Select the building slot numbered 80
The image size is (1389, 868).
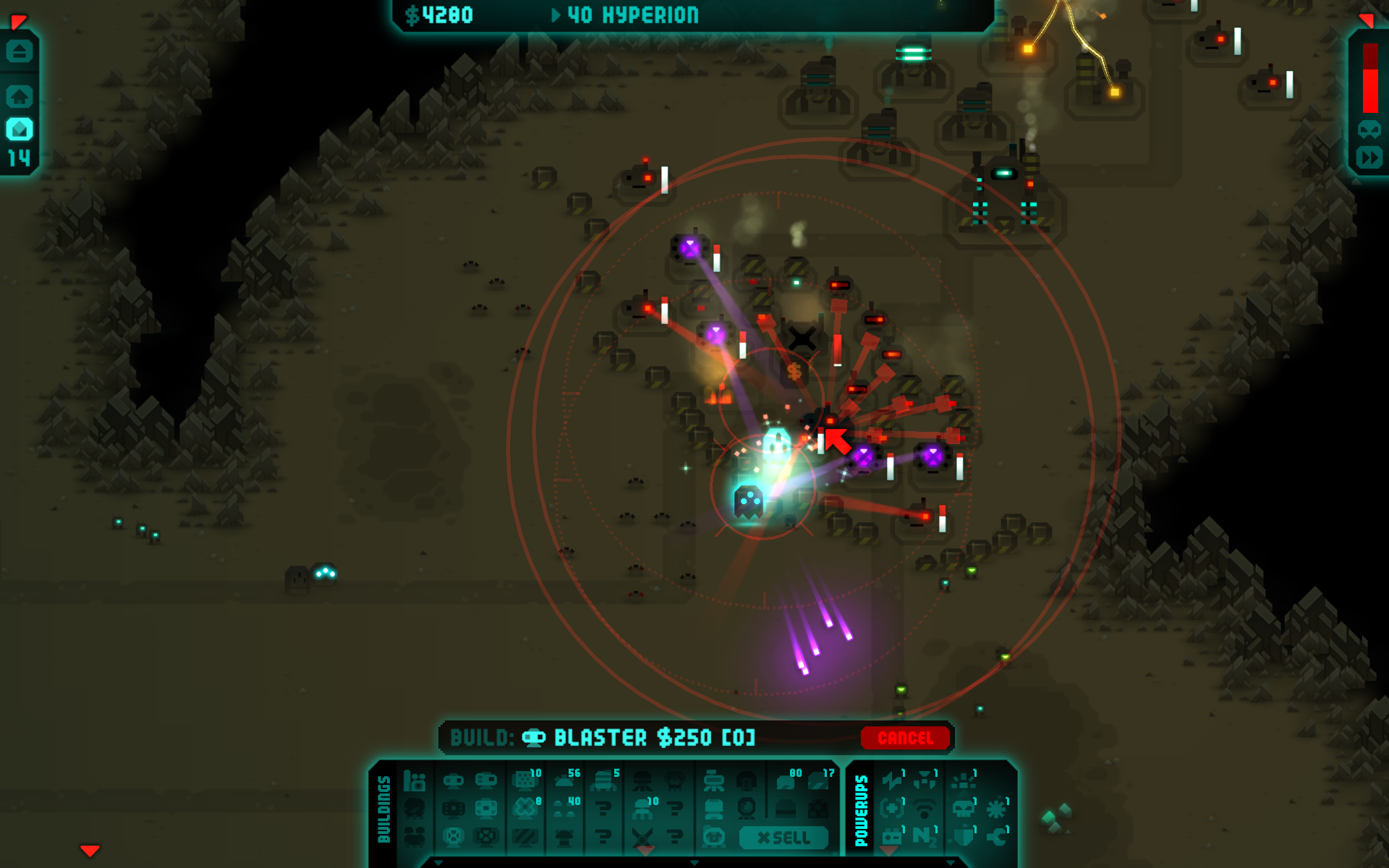(x=786, y=781)
